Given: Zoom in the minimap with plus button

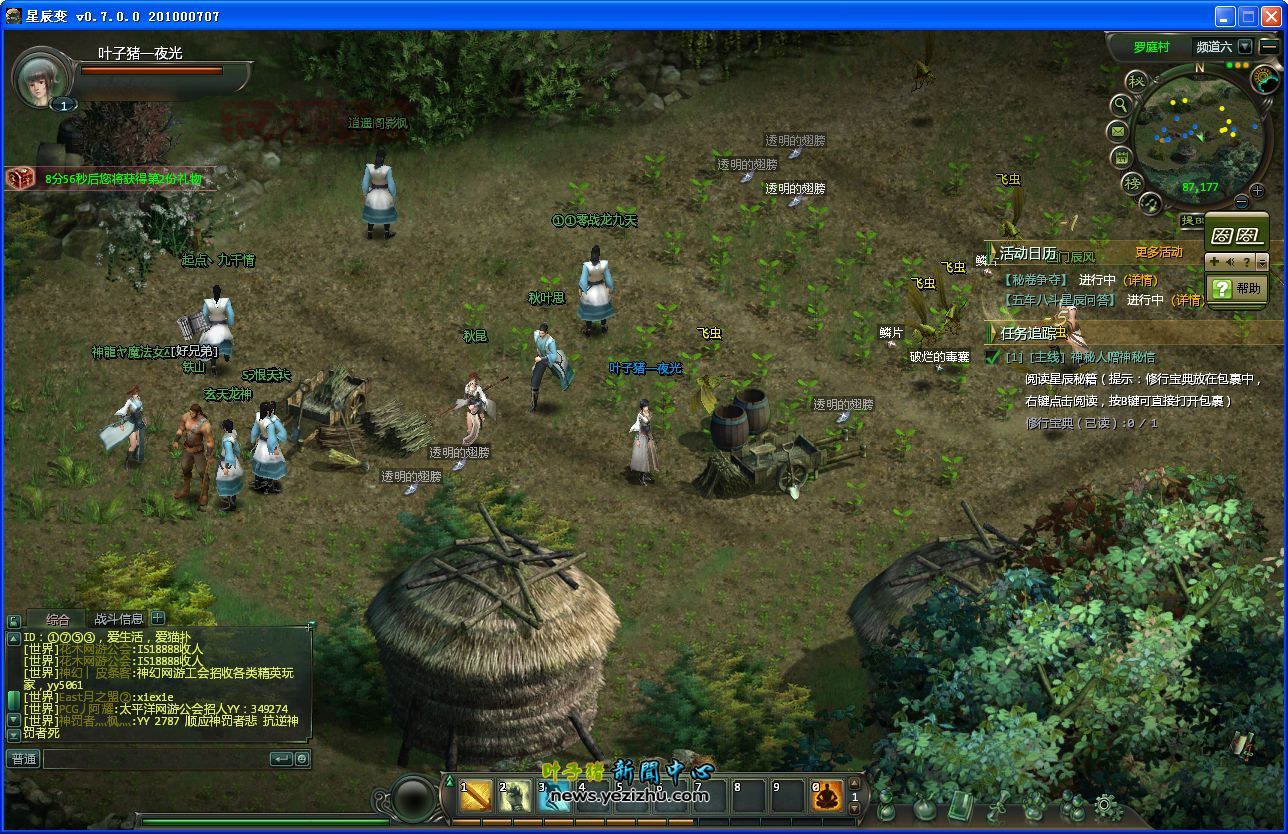Looking at the screenshot, I should pos(1257,191).
